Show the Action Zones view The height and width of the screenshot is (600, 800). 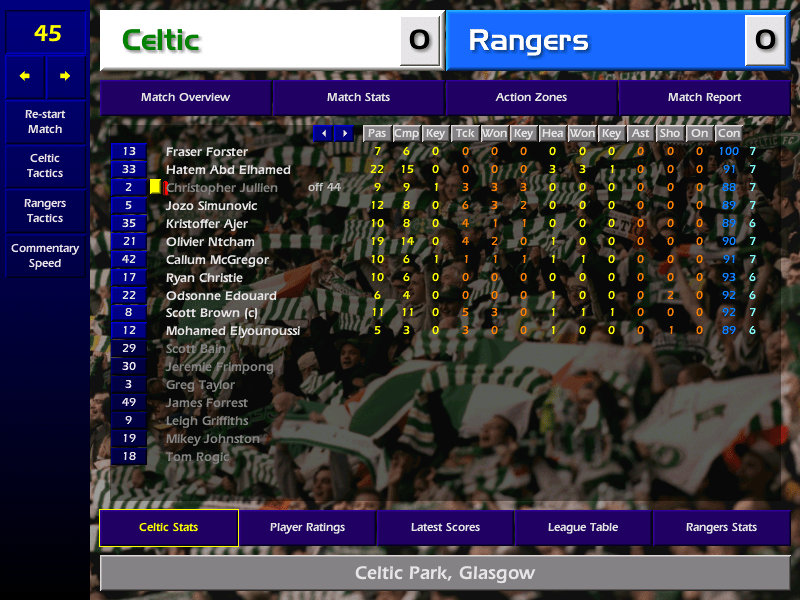point(531,97)
